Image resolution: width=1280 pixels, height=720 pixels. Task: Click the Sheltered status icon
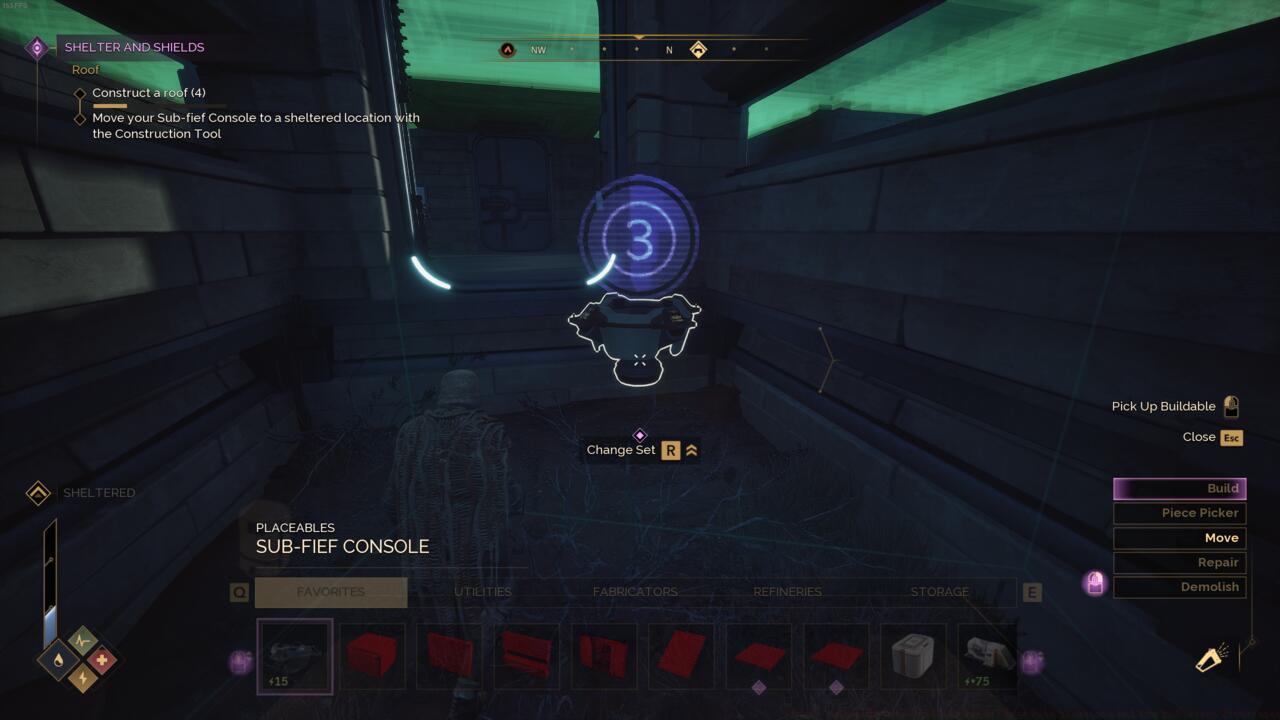[x=37, y=492]
